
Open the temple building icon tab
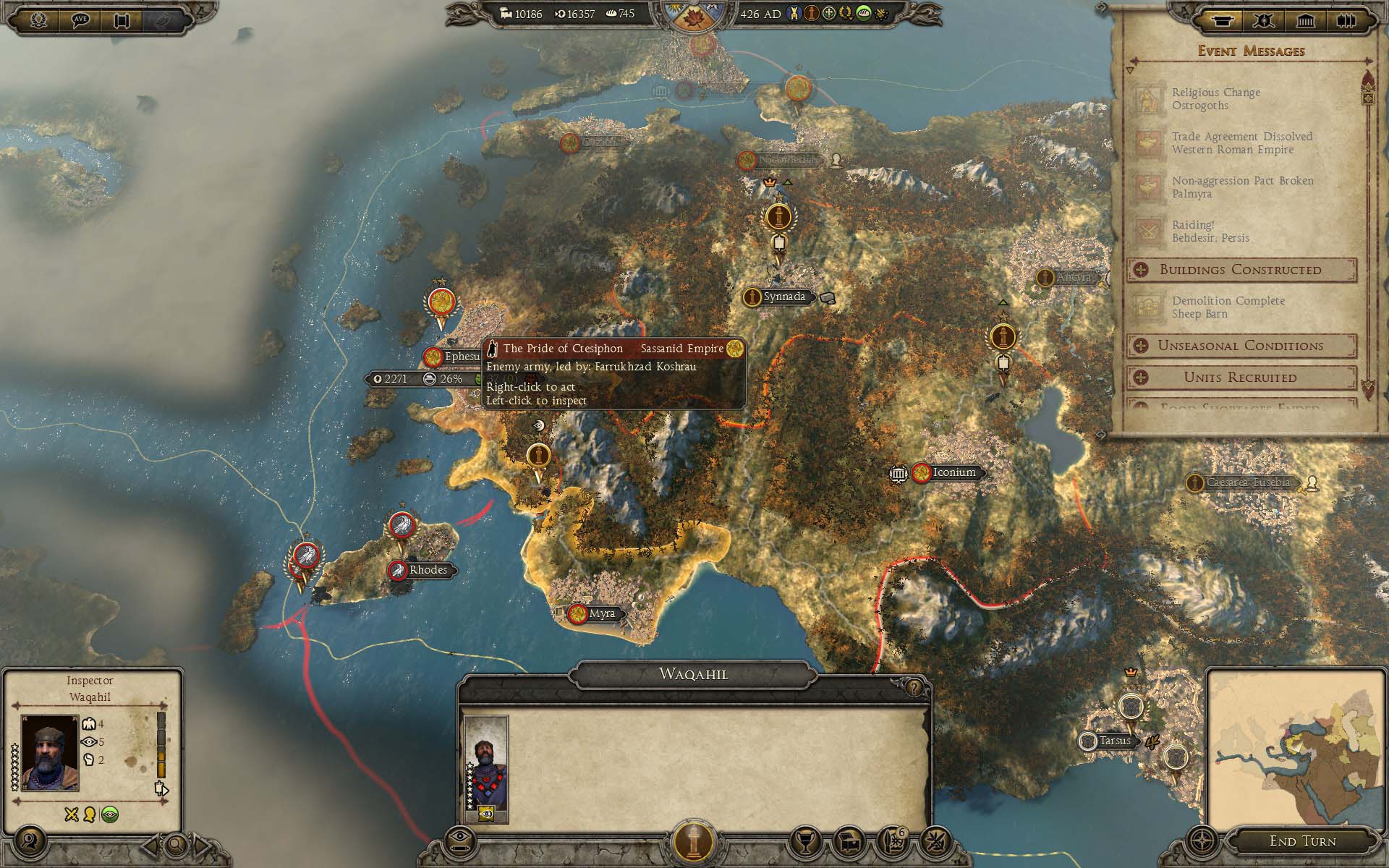click(x=1305, y=20)
